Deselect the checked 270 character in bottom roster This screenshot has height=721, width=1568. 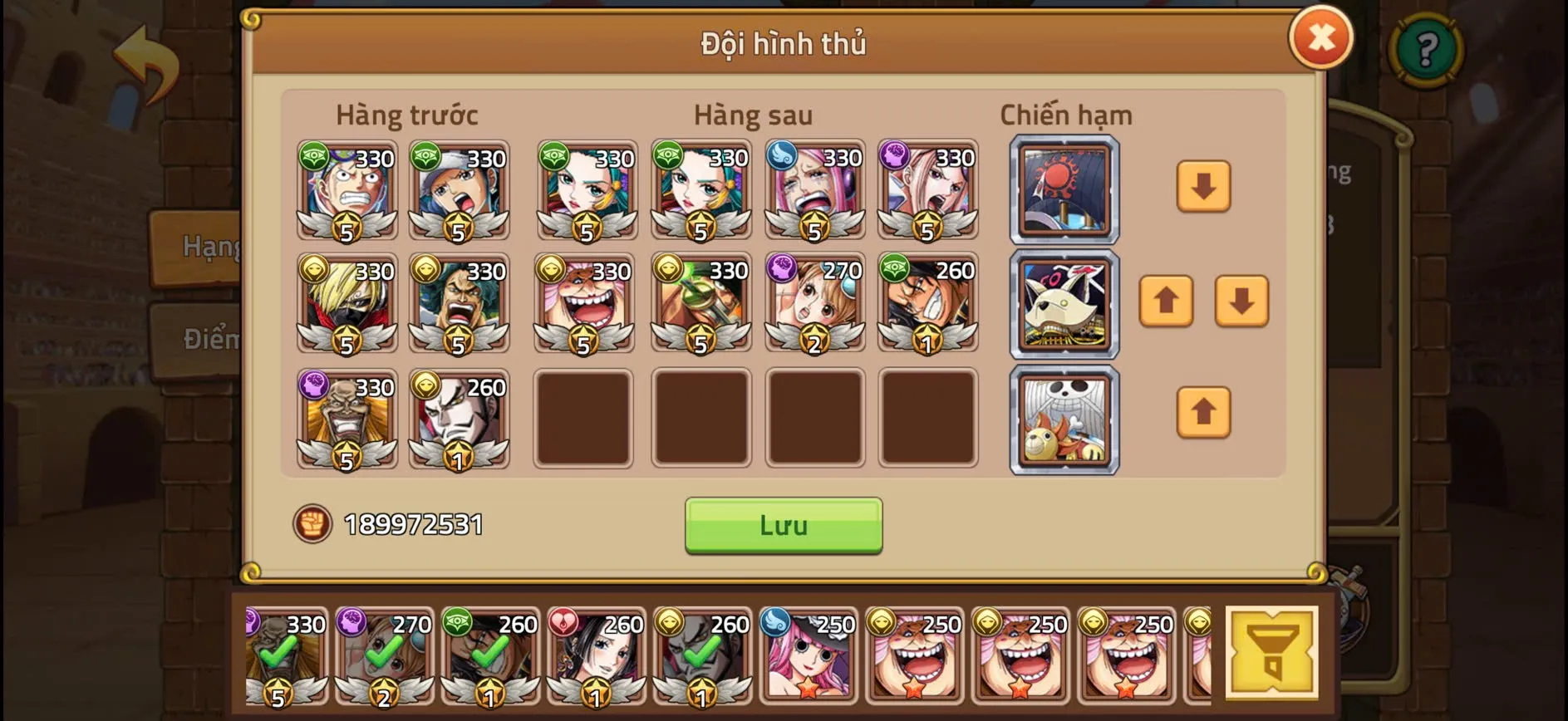(382, 652)
